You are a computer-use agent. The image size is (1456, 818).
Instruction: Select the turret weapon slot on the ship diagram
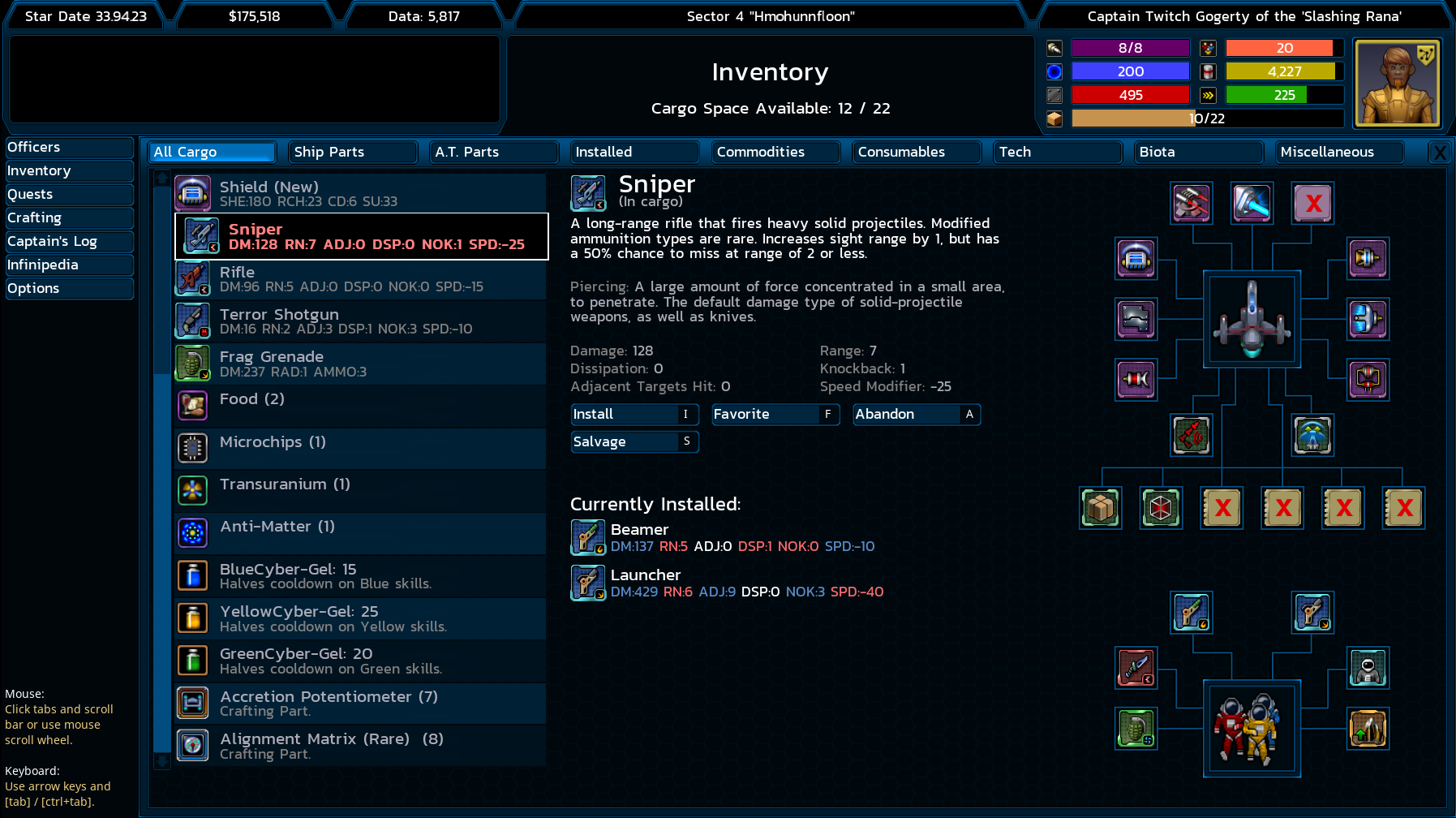[1191, 203]
